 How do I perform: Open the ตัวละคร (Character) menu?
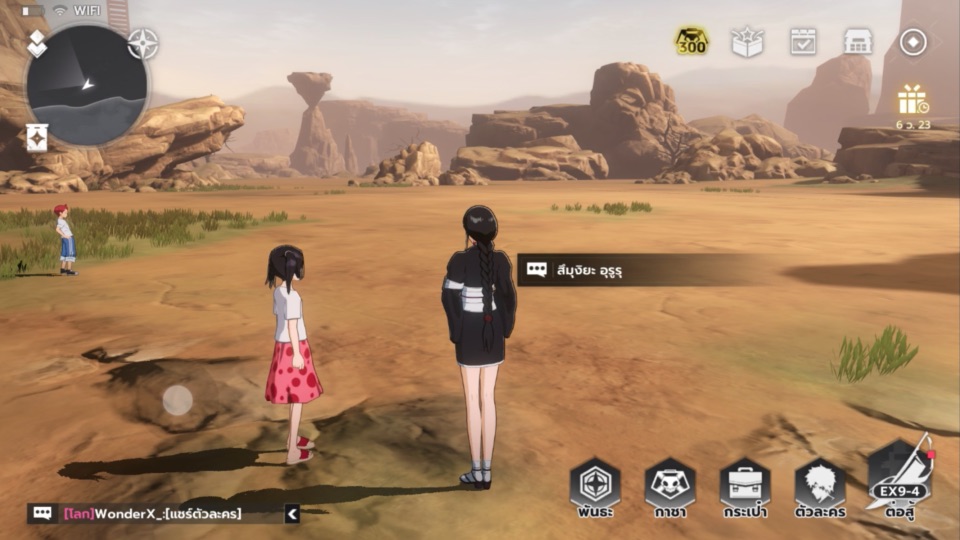click(820, 487)
